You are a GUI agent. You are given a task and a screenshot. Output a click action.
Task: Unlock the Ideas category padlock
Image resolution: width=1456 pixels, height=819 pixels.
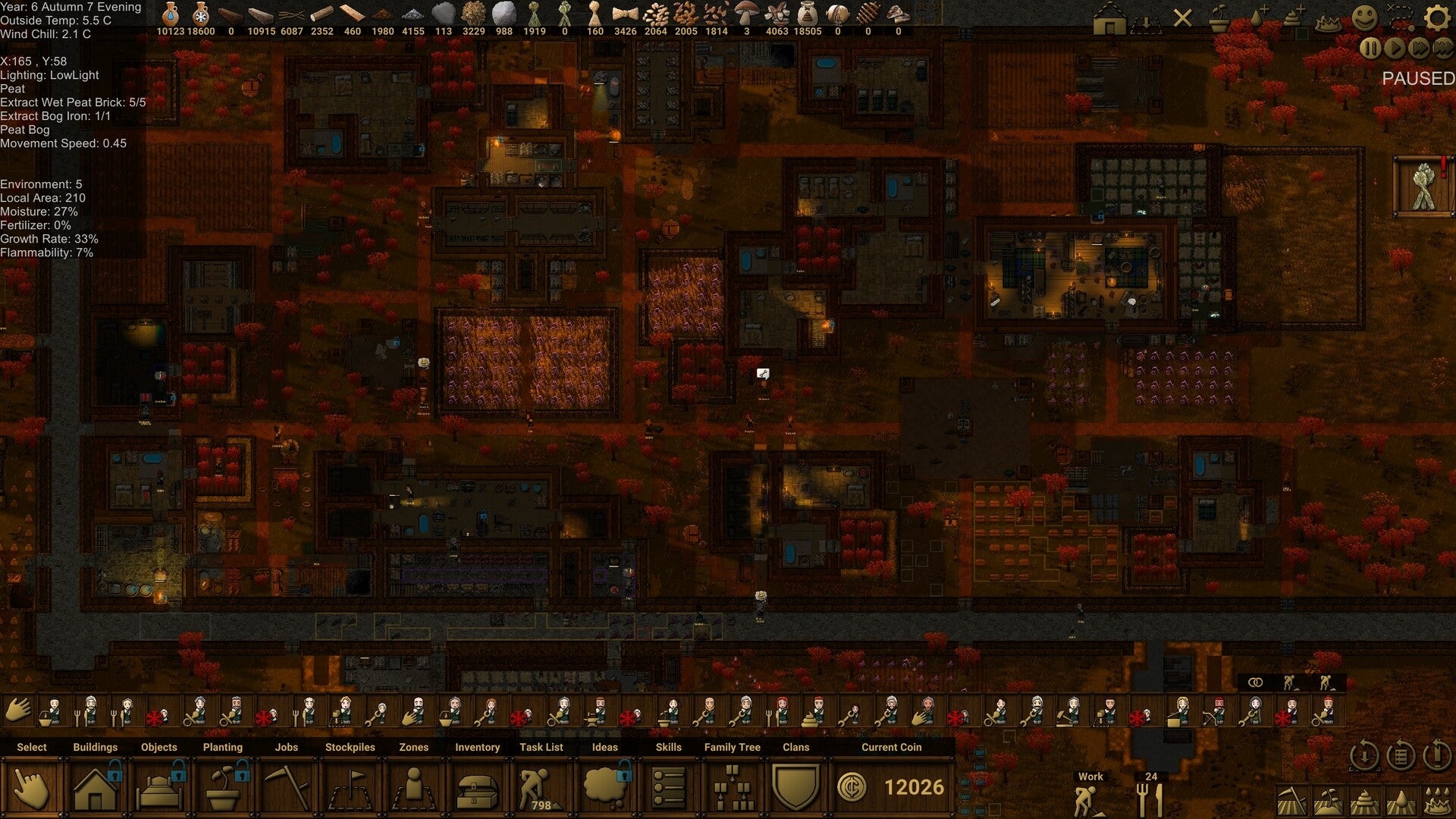[x=623, y=773]
